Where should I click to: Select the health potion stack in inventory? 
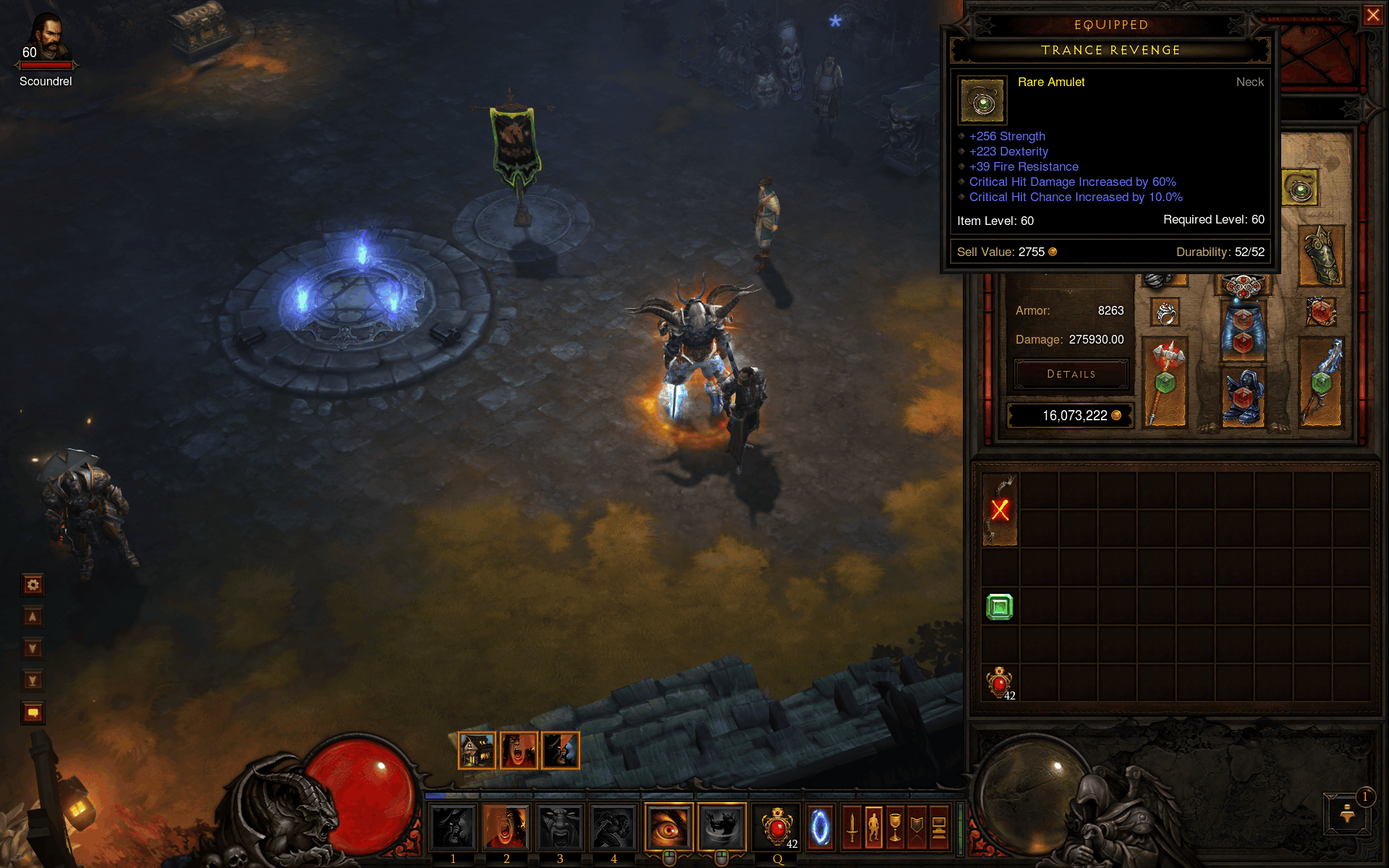1000,683
